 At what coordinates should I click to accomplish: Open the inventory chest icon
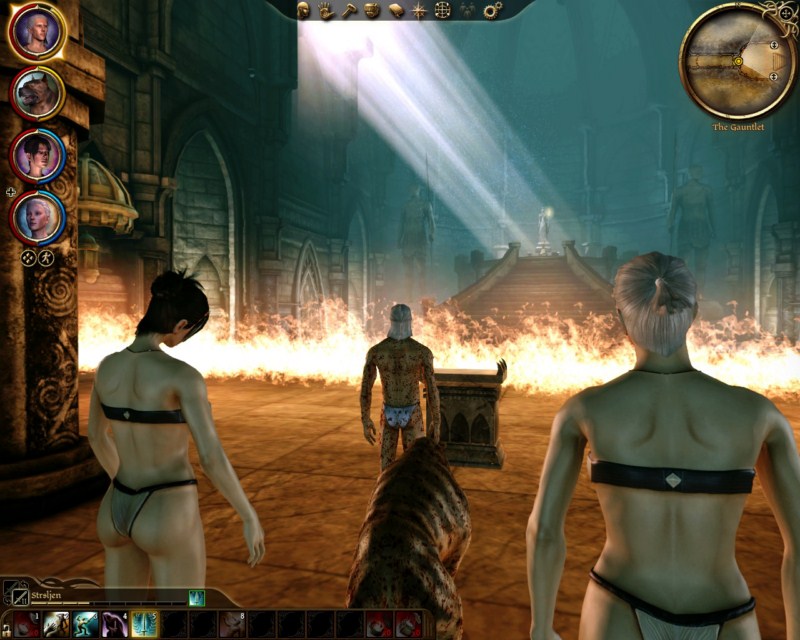click(x=372, y=10)
